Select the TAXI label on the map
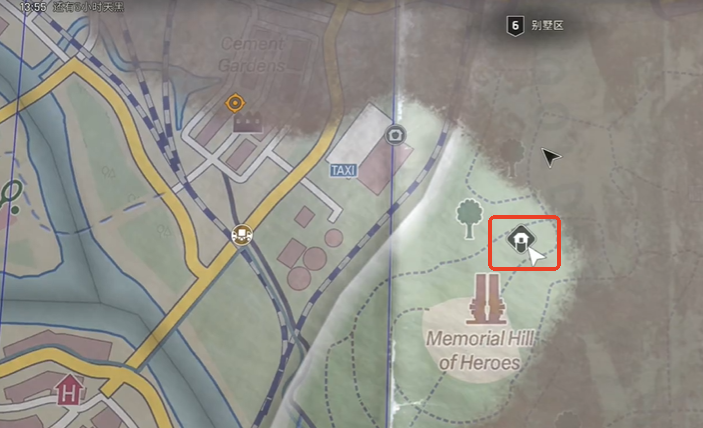Screen dimensions: 703x428 tap(343, 171)
